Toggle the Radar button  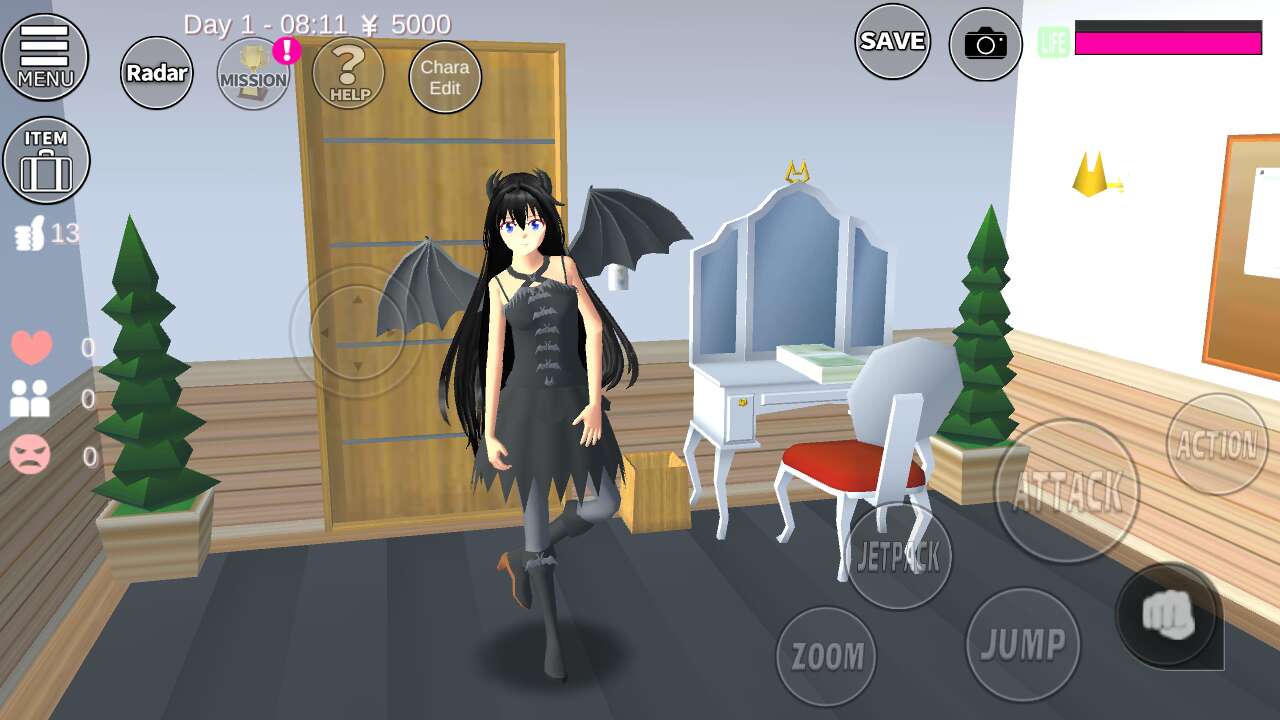tap(157, 72)
